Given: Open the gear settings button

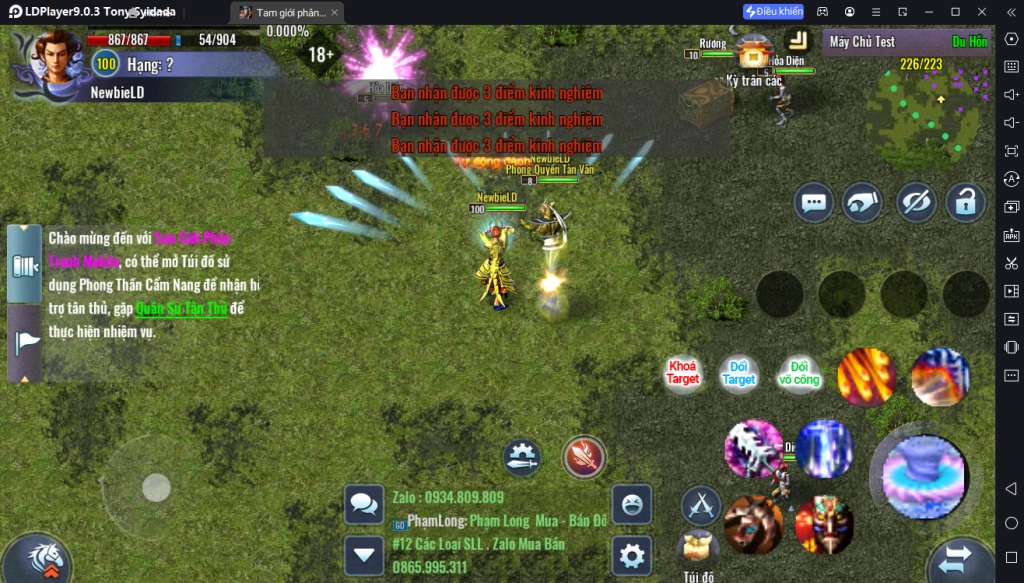Looking at the screenshot, I should click(x=631, y=554).
